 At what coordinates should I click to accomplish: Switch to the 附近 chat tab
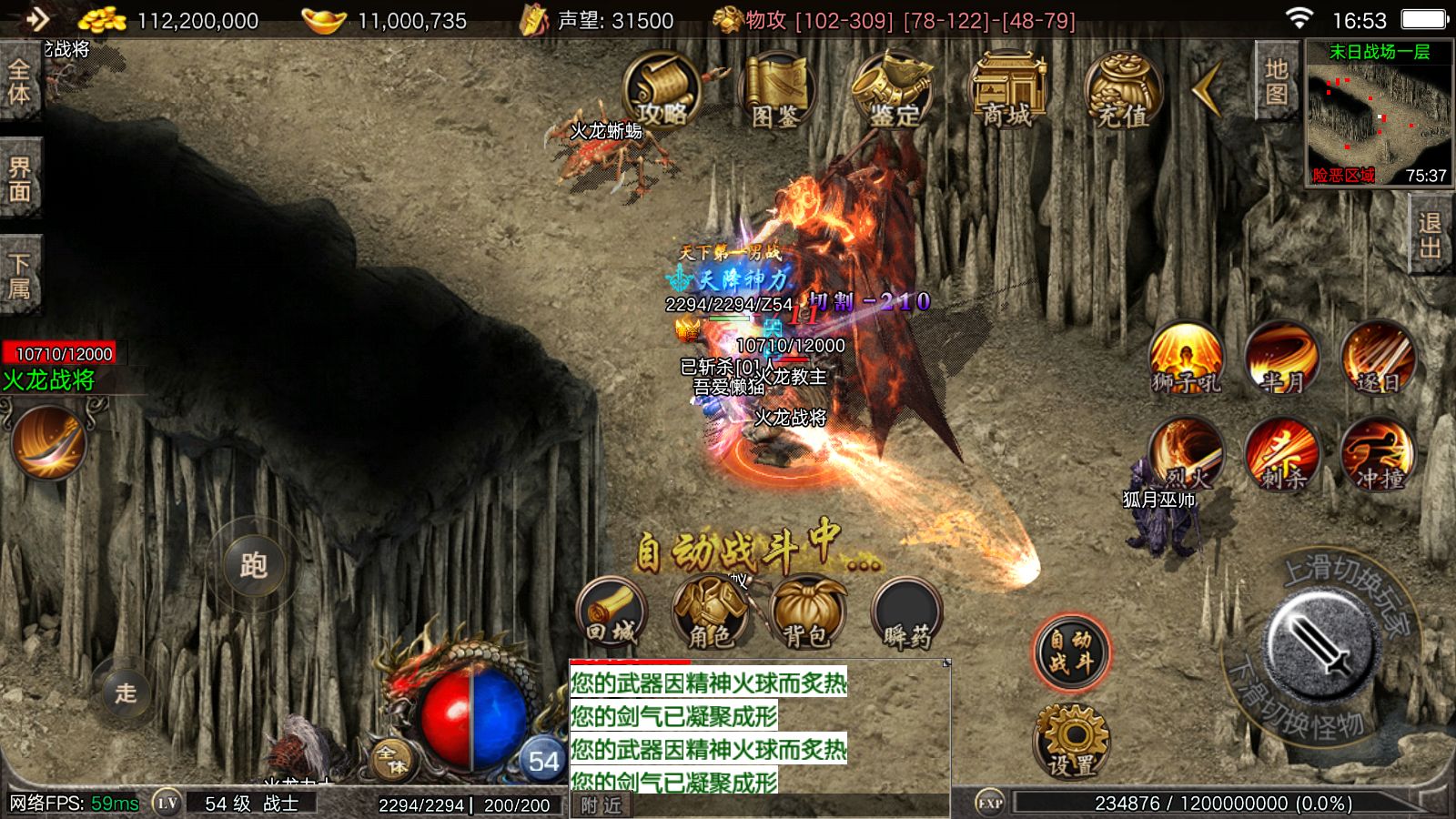pyautogui.click(x=601, y=805)
